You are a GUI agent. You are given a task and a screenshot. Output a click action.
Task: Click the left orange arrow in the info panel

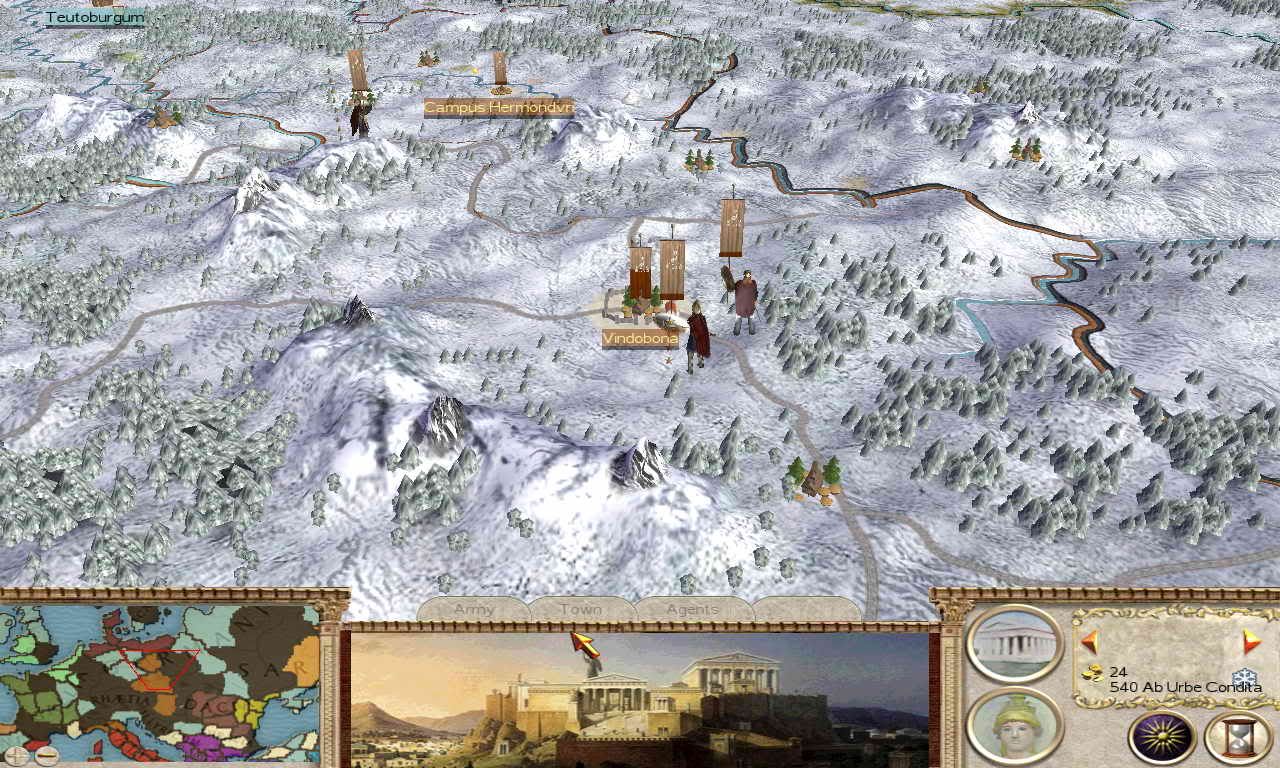(x=1089, y=641)
